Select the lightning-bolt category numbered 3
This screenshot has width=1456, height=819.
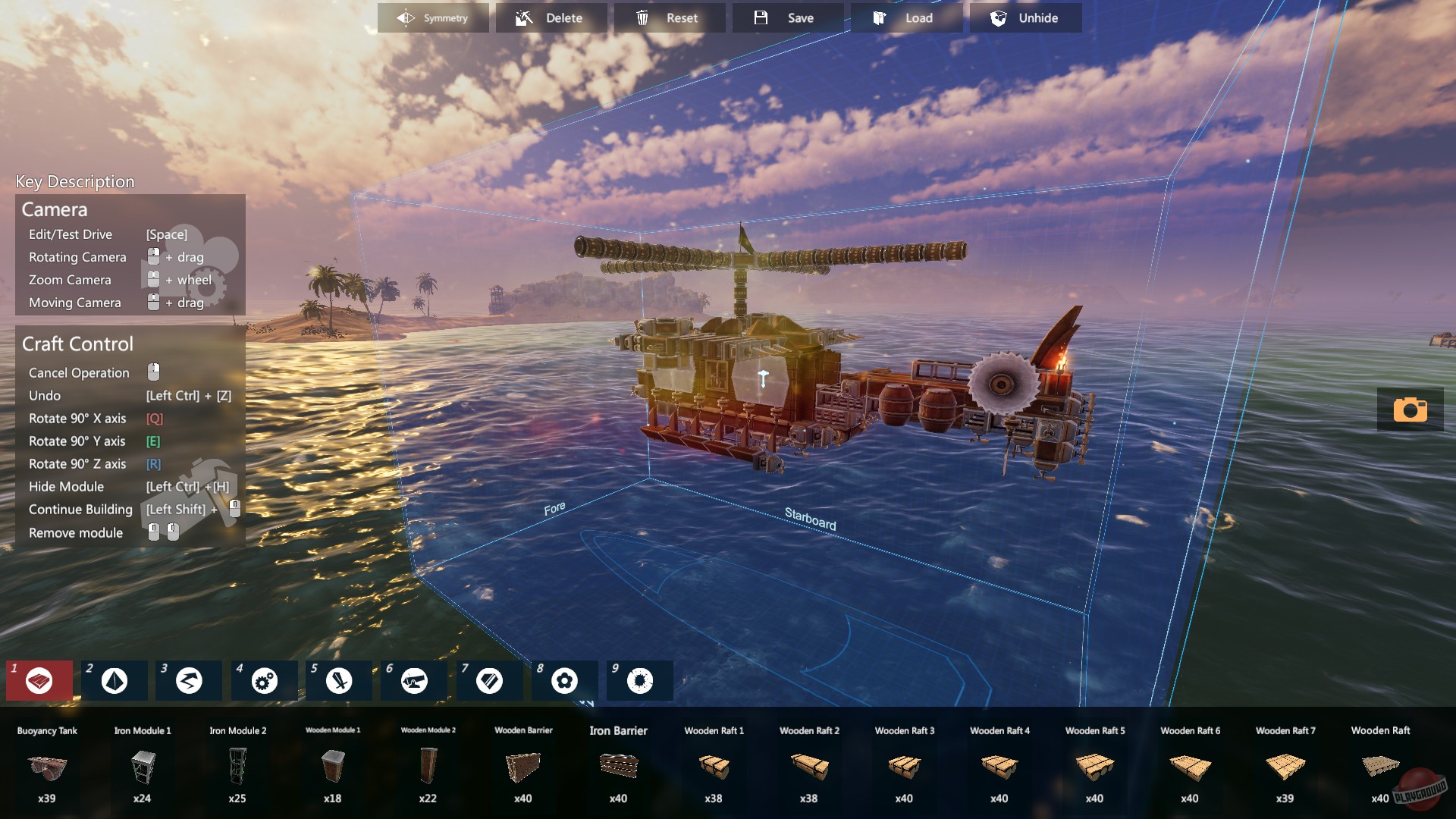tap(188, 680)
